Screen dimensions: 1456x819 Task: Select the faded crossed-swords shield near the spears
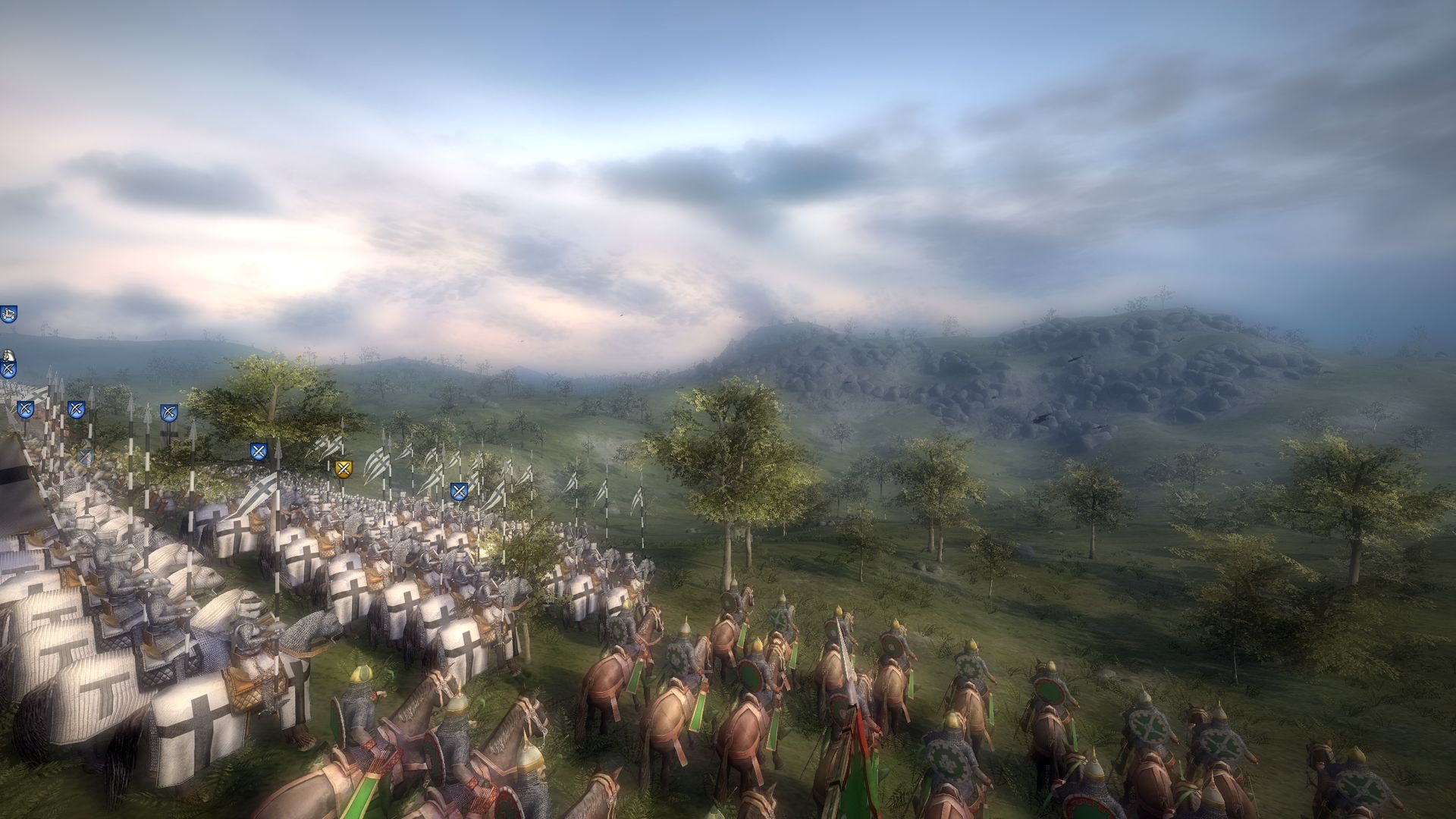[86, 456]
